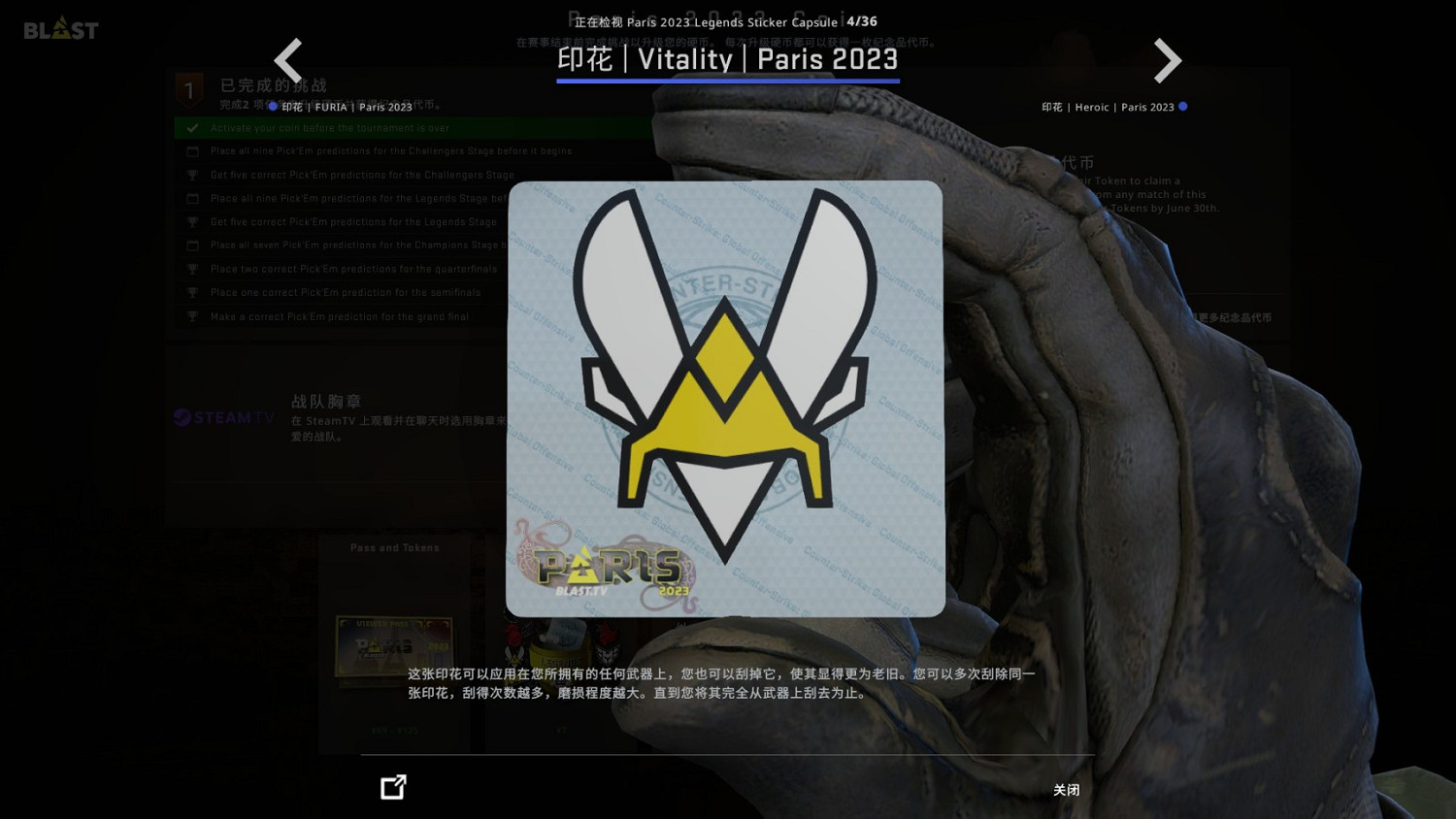Click the Vitality sticker preview image
Image resolution: width=1456 pixels, height=819 pixels.
(x=724, y=398)
